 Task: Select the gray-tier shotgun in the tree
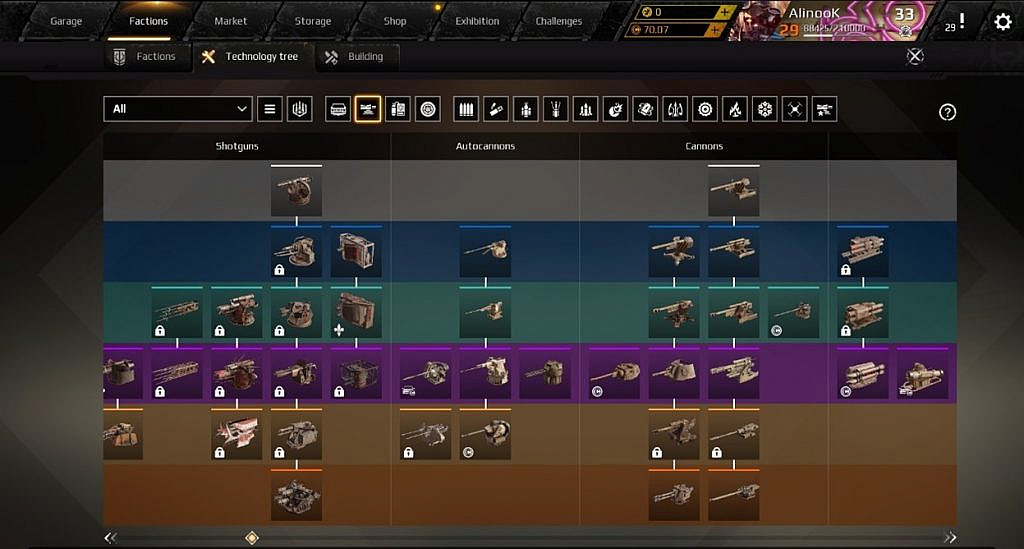(296, 192)
